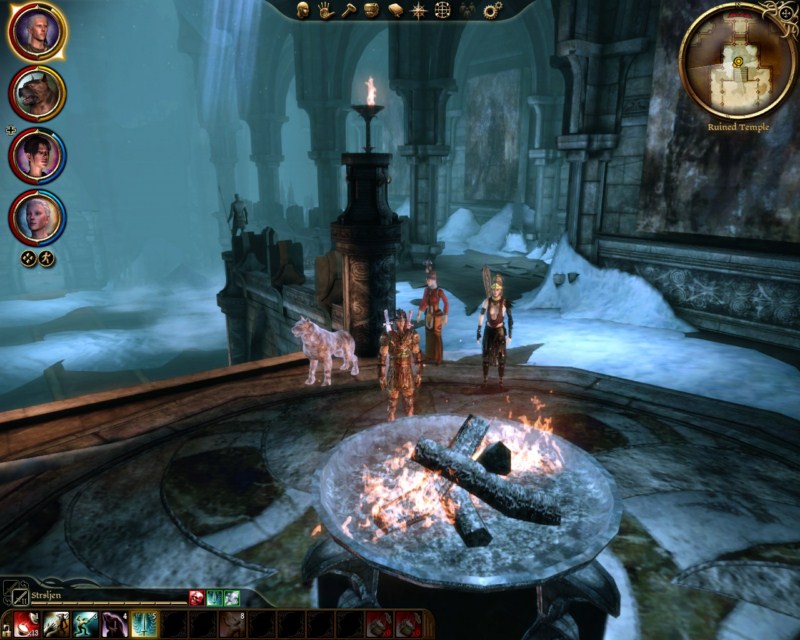Toggle party hold with the running-figure button
Image resolution: width=800 pixels, height=640 pixels.
pyautogui.click(x=47, y=259)
